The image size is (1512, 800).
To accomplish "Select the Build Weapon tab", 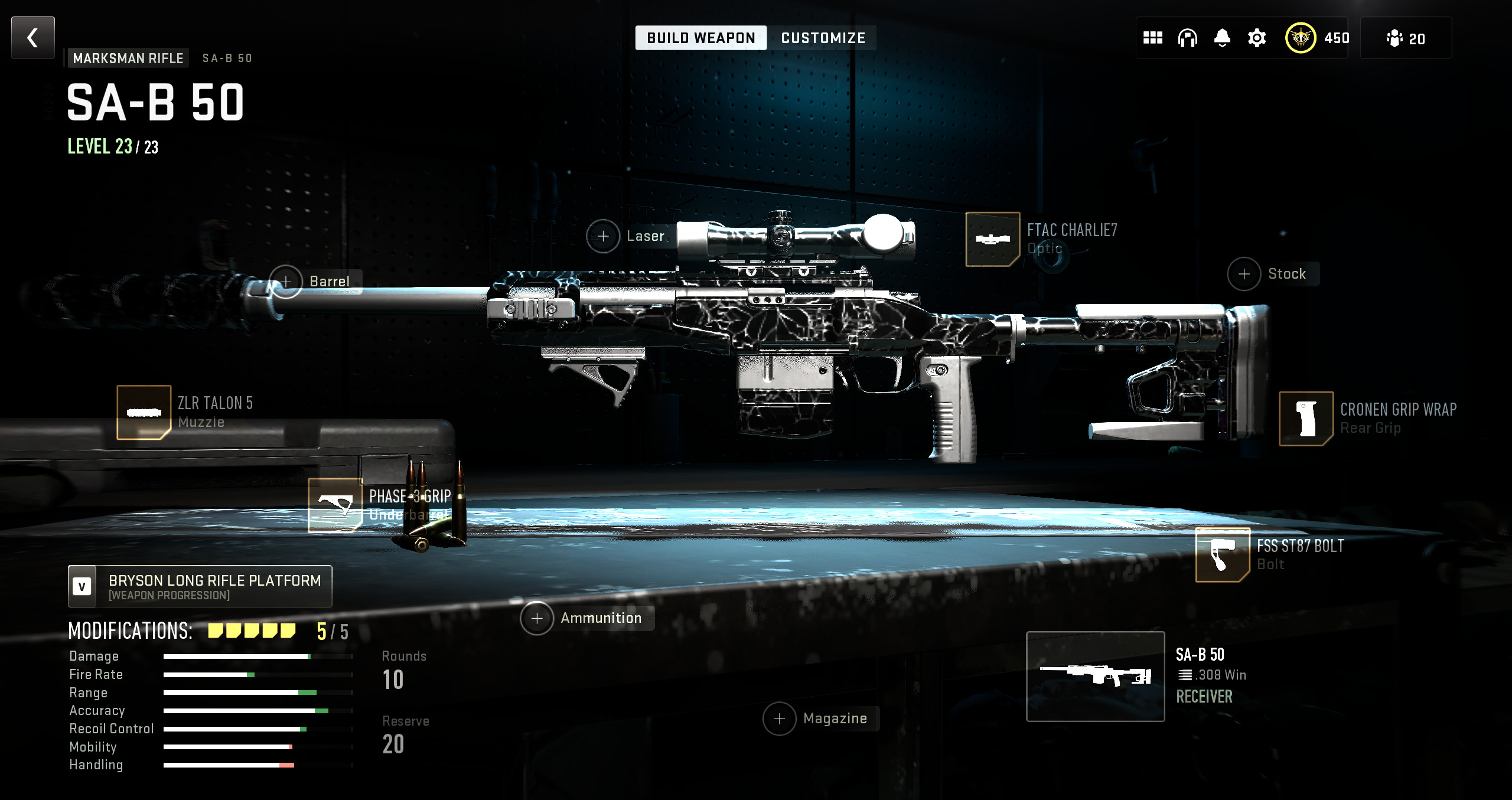I will pyautogui.click(x=700, y=38).
